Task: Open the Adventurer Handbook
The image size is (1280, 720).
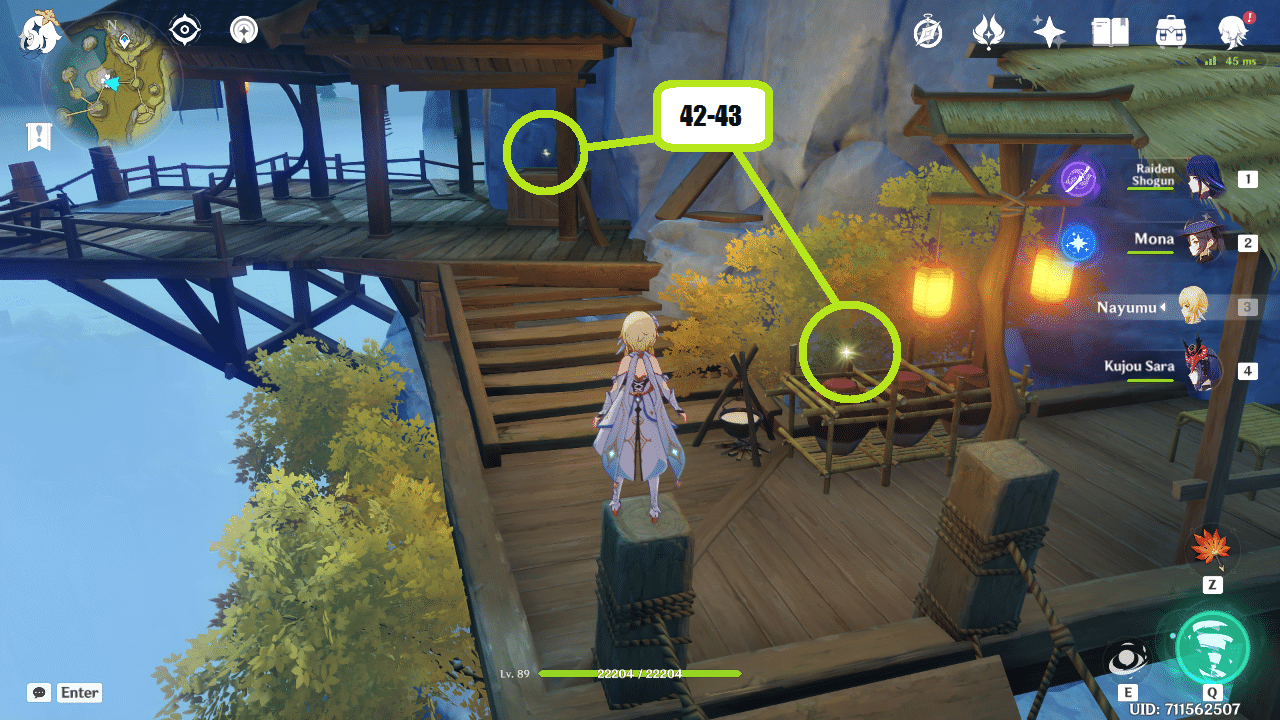Action: (x=1110, y=31)
